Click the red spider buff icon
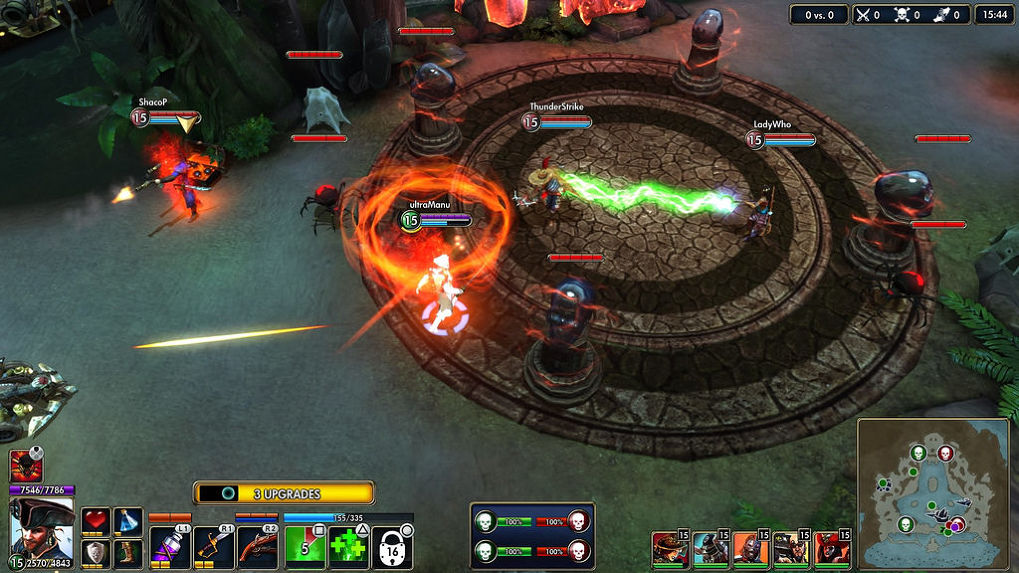Image resolution: width=1019 pixels, height=573 pixels. tap(23, 466)
